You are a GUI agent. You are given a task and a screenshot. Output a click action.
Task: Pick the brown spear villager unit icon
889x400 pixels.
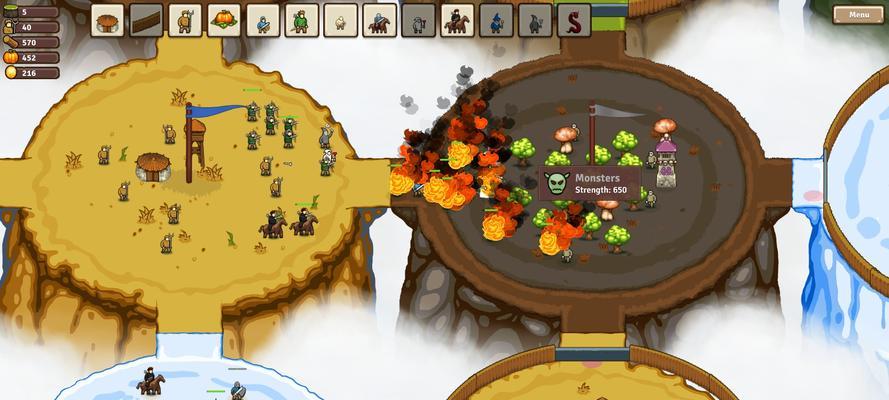pyautogui.click(x=186, y=20)
